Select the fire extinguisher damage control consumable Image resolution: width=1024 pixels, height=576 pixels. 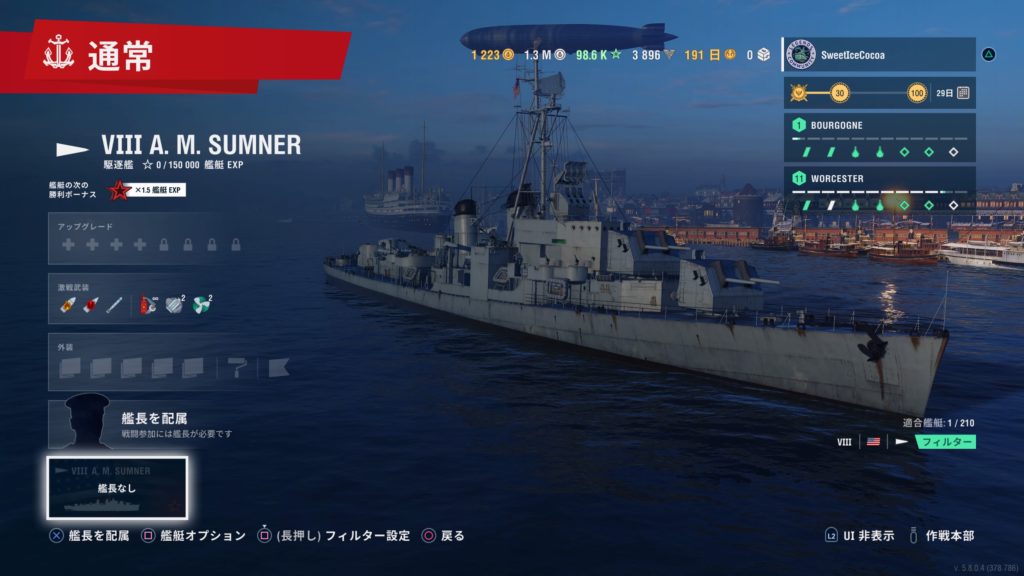(149, 304)
